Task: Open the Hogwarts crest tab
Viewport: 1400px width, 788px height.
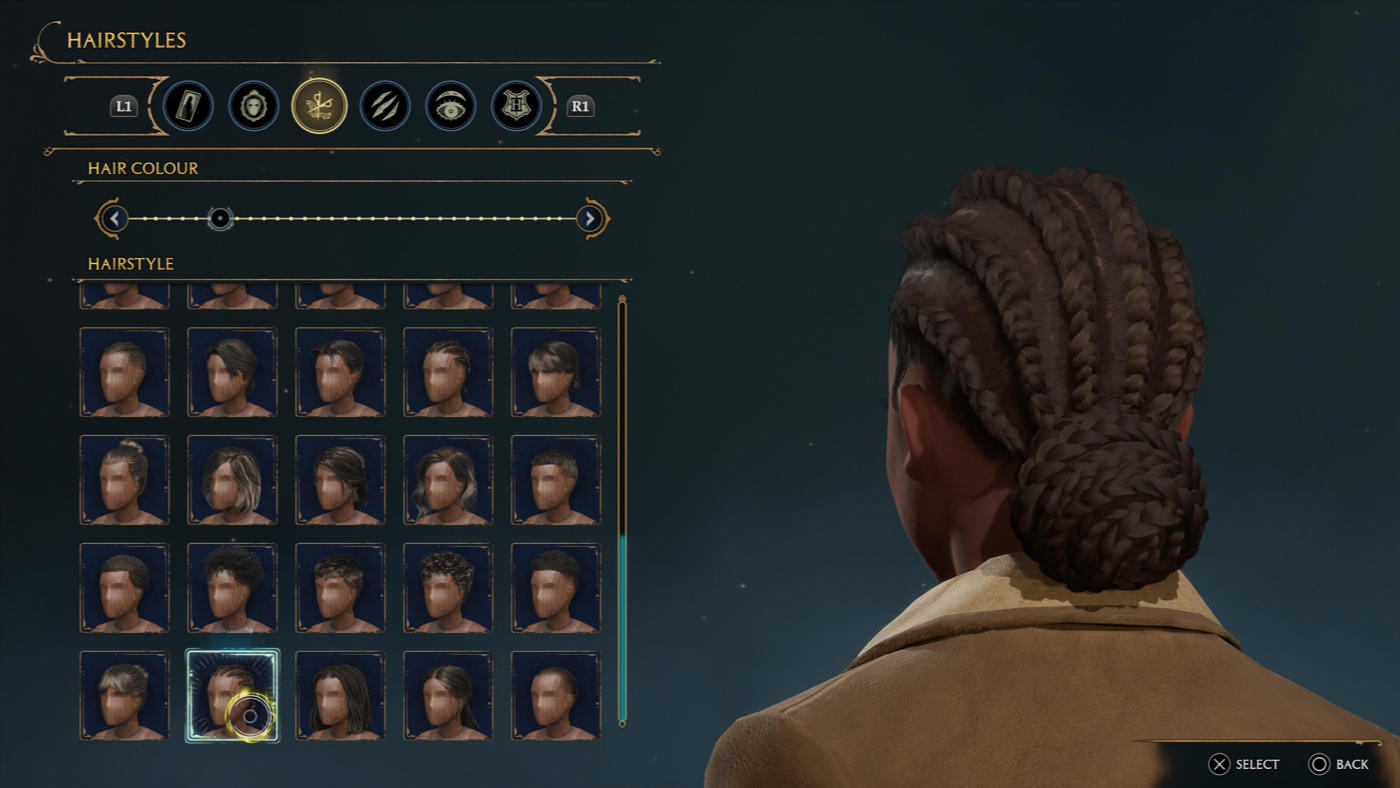Action: click(516, 105)
